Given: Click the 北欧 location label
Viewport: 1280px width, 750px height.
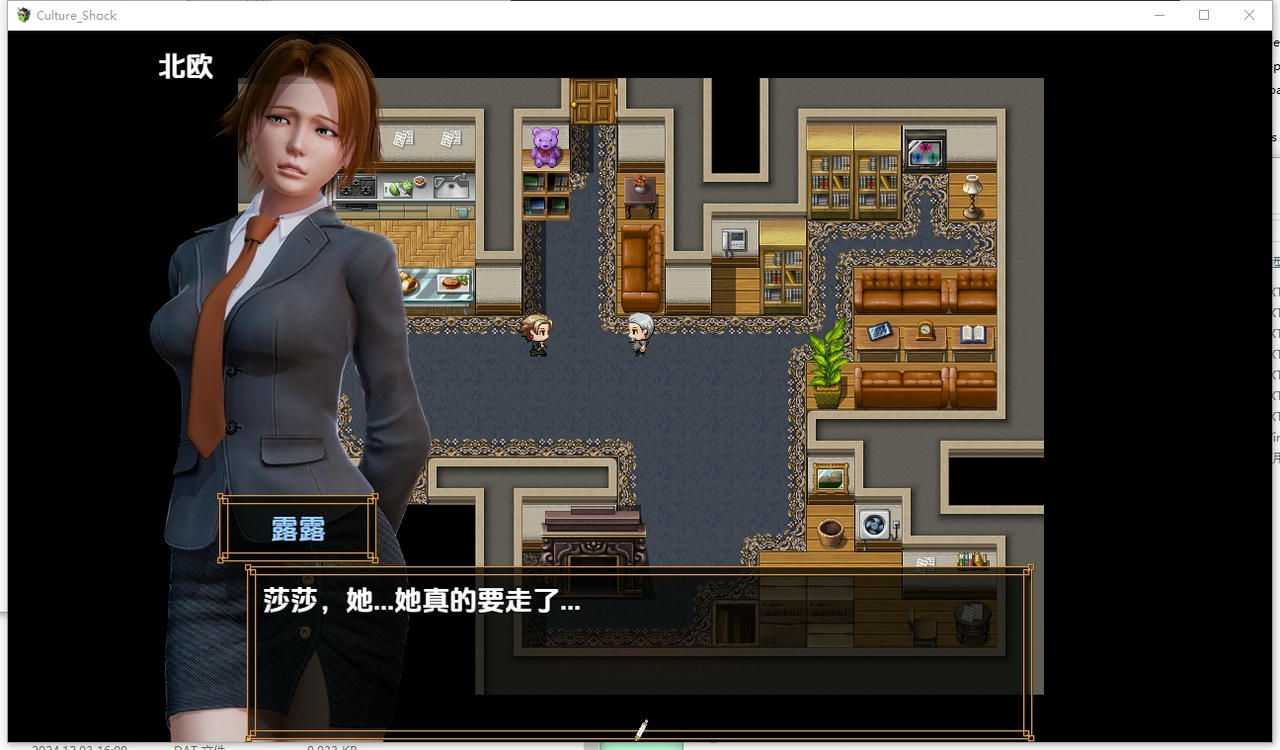Looking at the screenshot, I should point(185,67).
